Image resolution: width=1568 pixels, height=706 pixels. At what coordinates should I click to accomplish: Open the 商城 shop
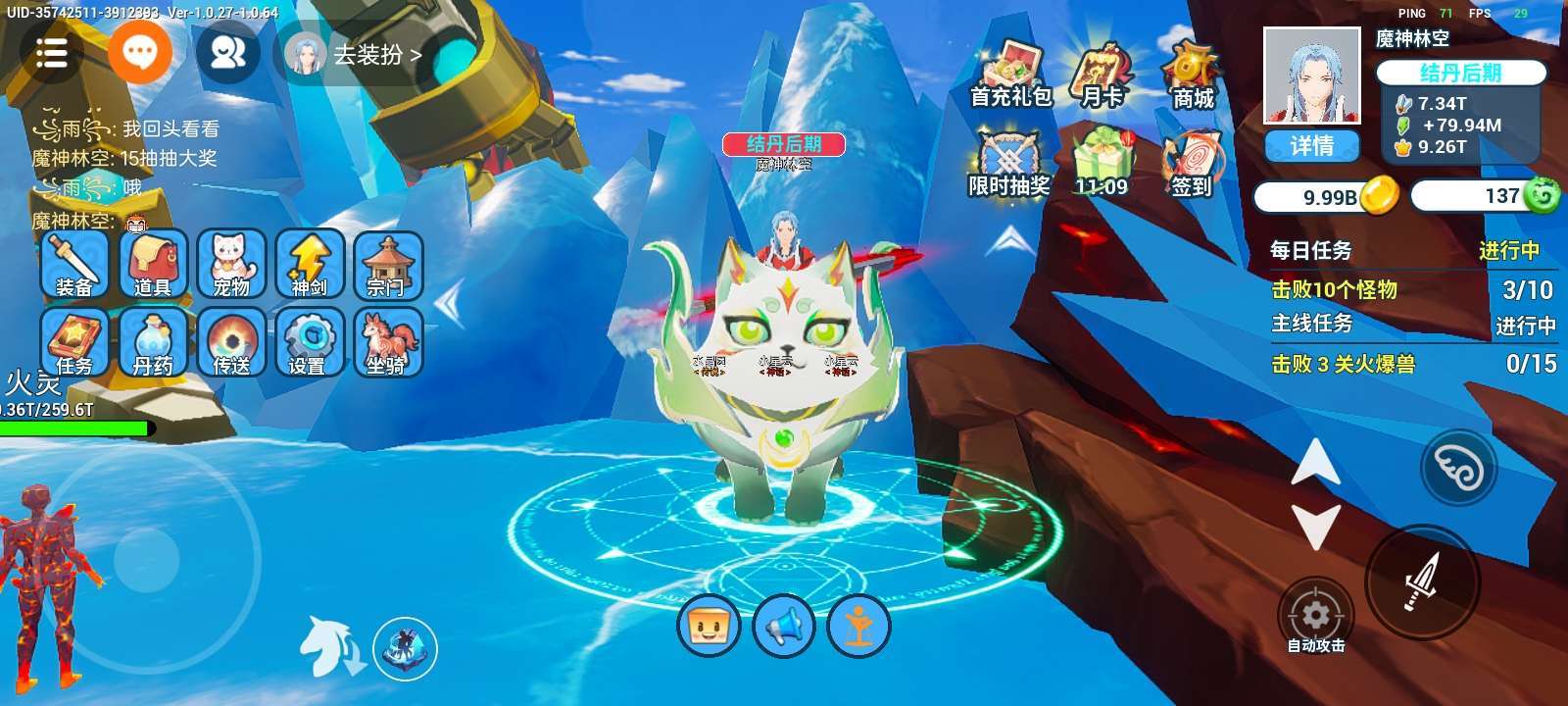point(1192,75)
